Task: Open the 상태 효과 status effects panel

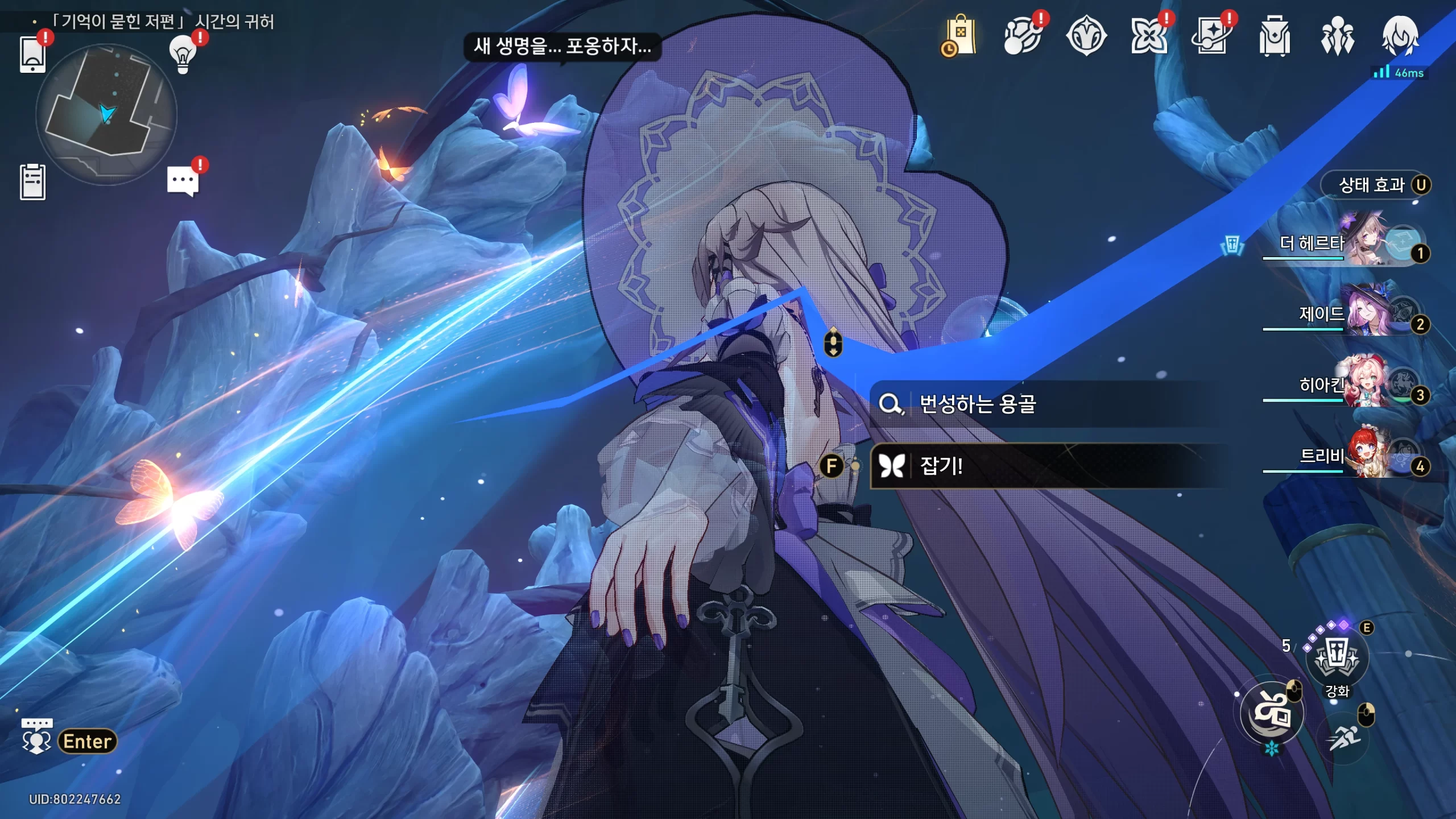Action: click(x=1375, y=185)
